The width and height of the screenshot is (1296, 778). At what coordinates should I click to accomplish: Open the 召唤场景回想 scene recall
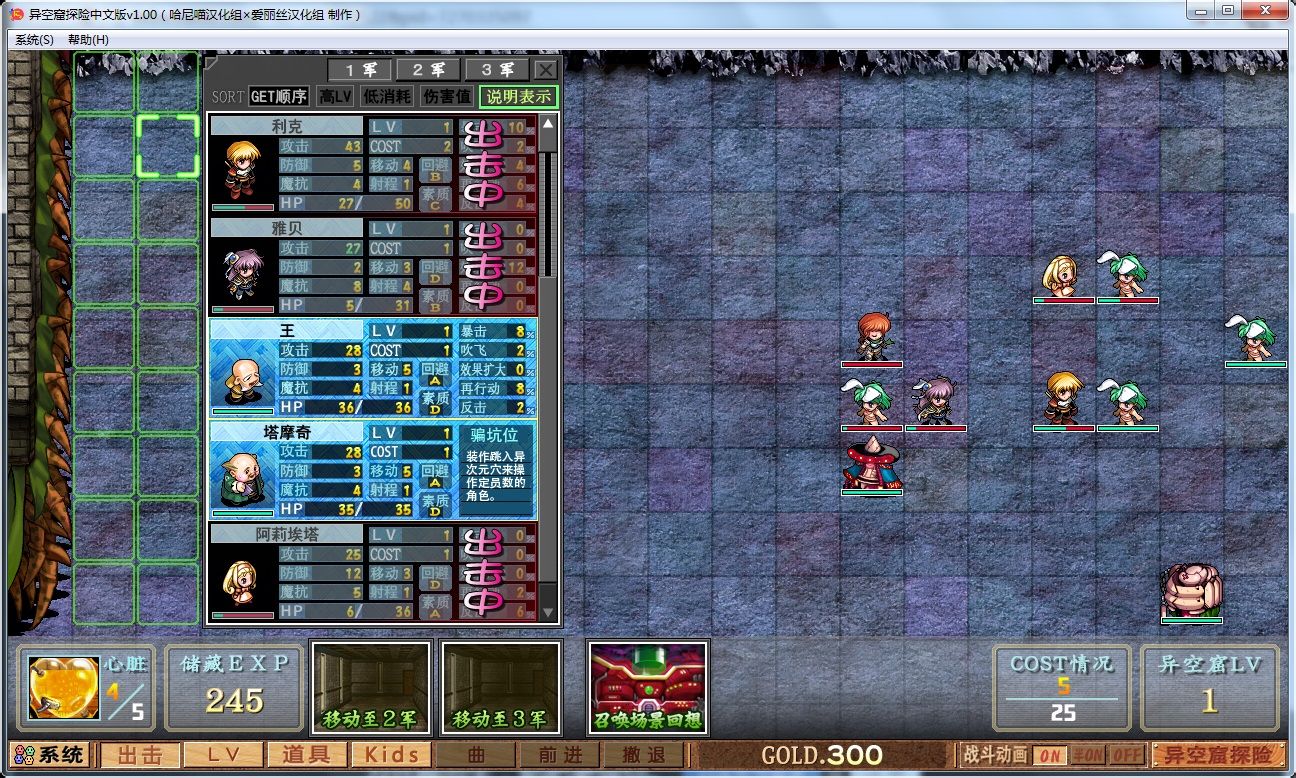tap(648, 688)
